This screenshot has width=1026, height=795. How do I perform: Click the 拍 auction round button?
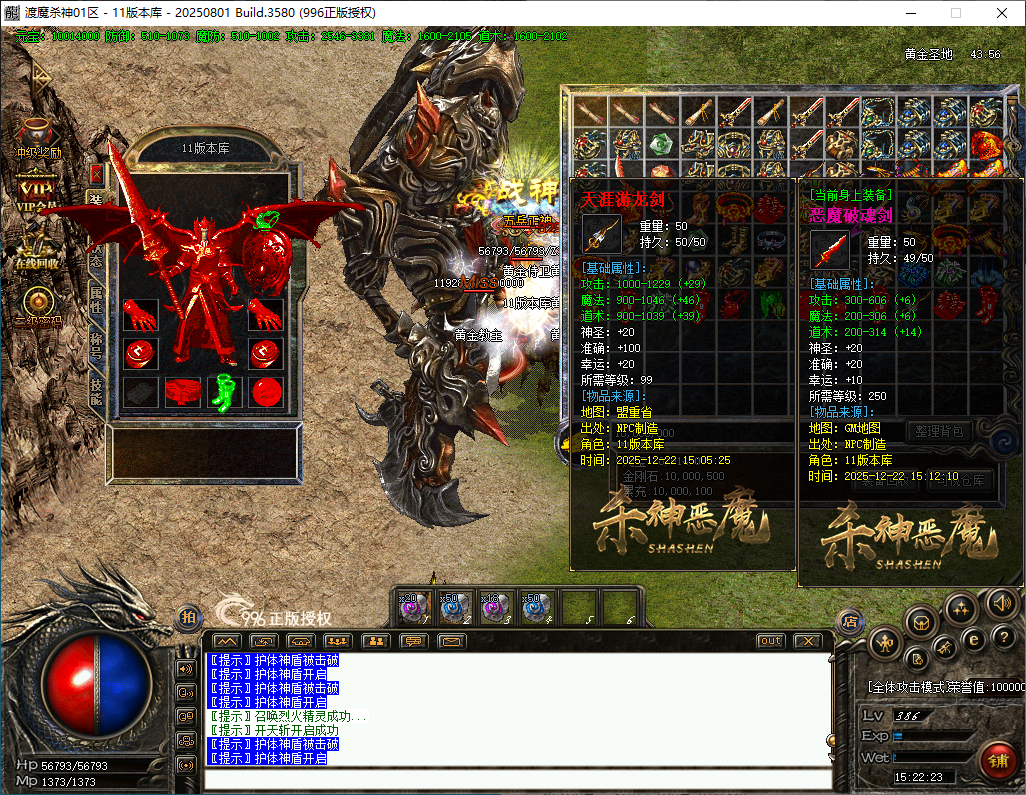coord(188,619)
